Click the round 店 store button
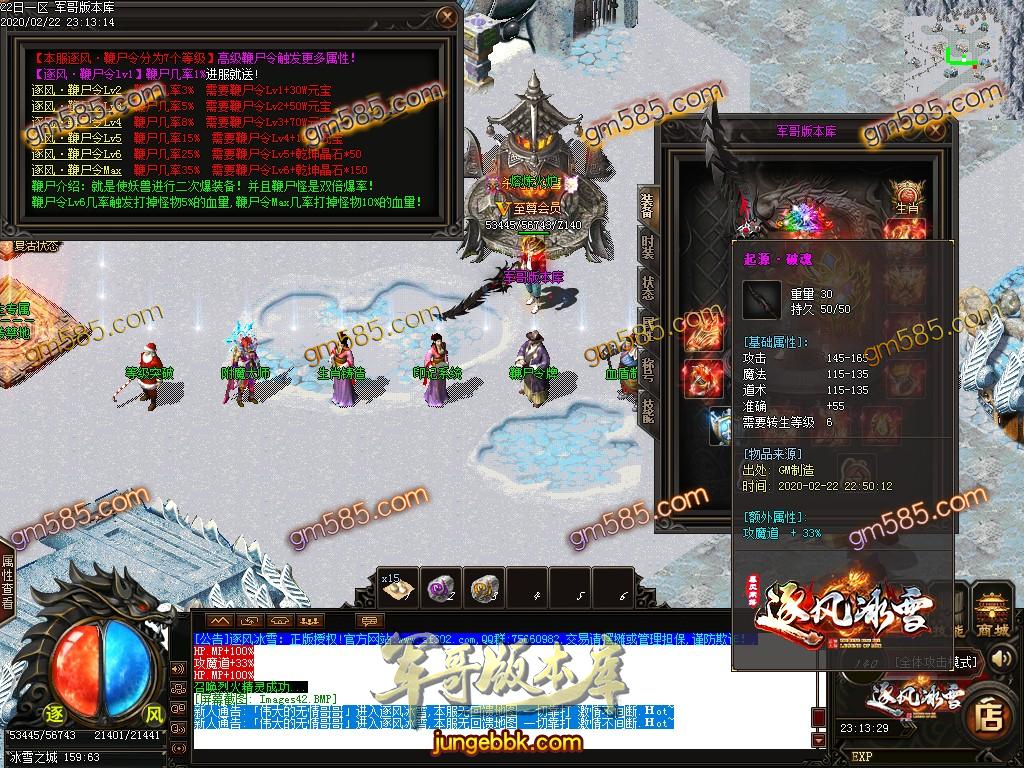1024x768 pixels. (990, 715)
